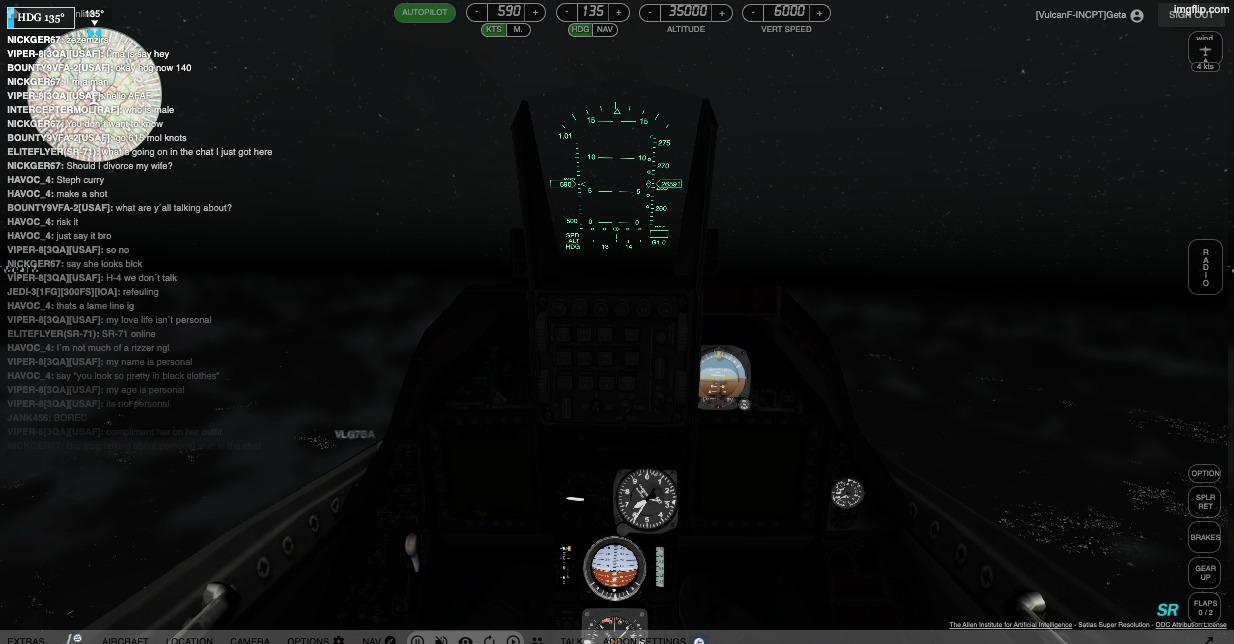Image resolution: width=1234 pixels, height=644 pixels.
Task: Apply the BRAKES button
Action: coord(1205,538)
